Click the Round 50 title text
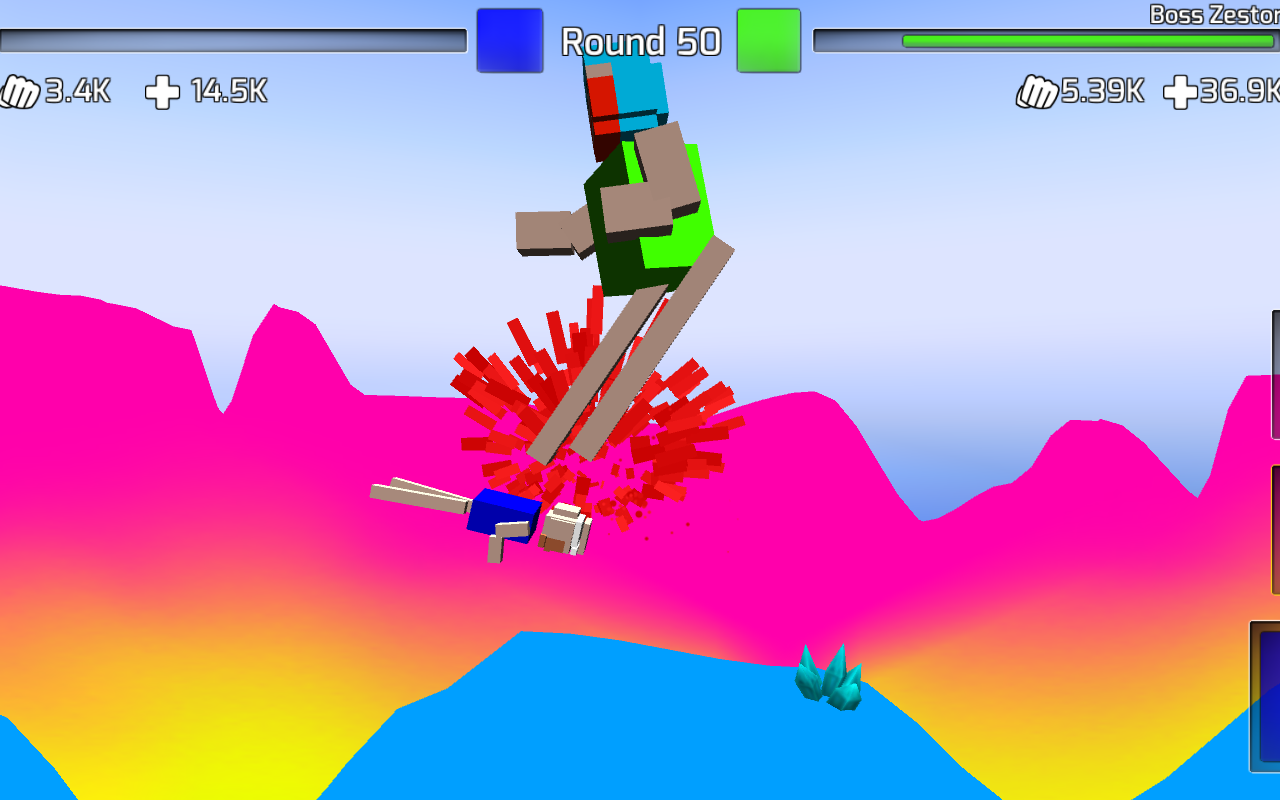This screenshot has width=1280, height=800. pos(640,42)
